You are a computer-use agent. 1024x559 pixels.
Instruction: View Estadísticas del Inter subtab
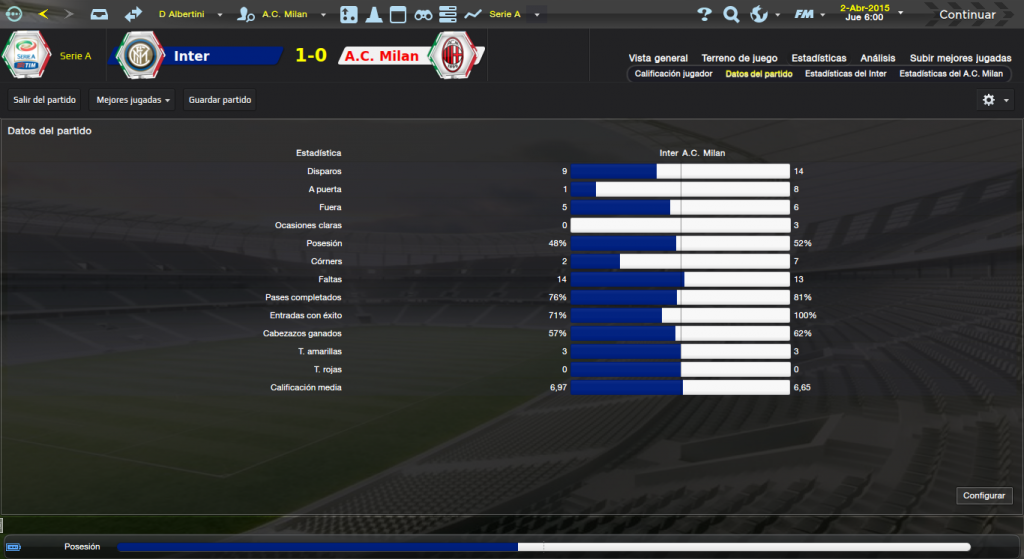[x=845, y=74]
